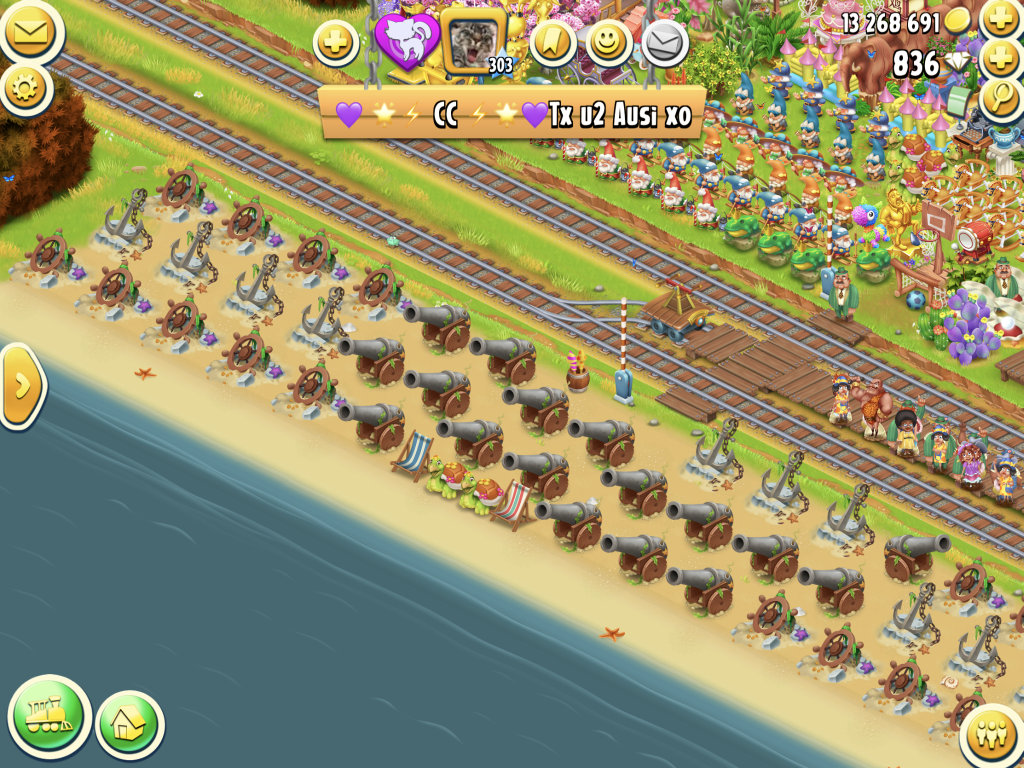Expand the yellow arrow side panel
Screen dimensions: 1024x768
pyautogui.click(x=22, y=385)
